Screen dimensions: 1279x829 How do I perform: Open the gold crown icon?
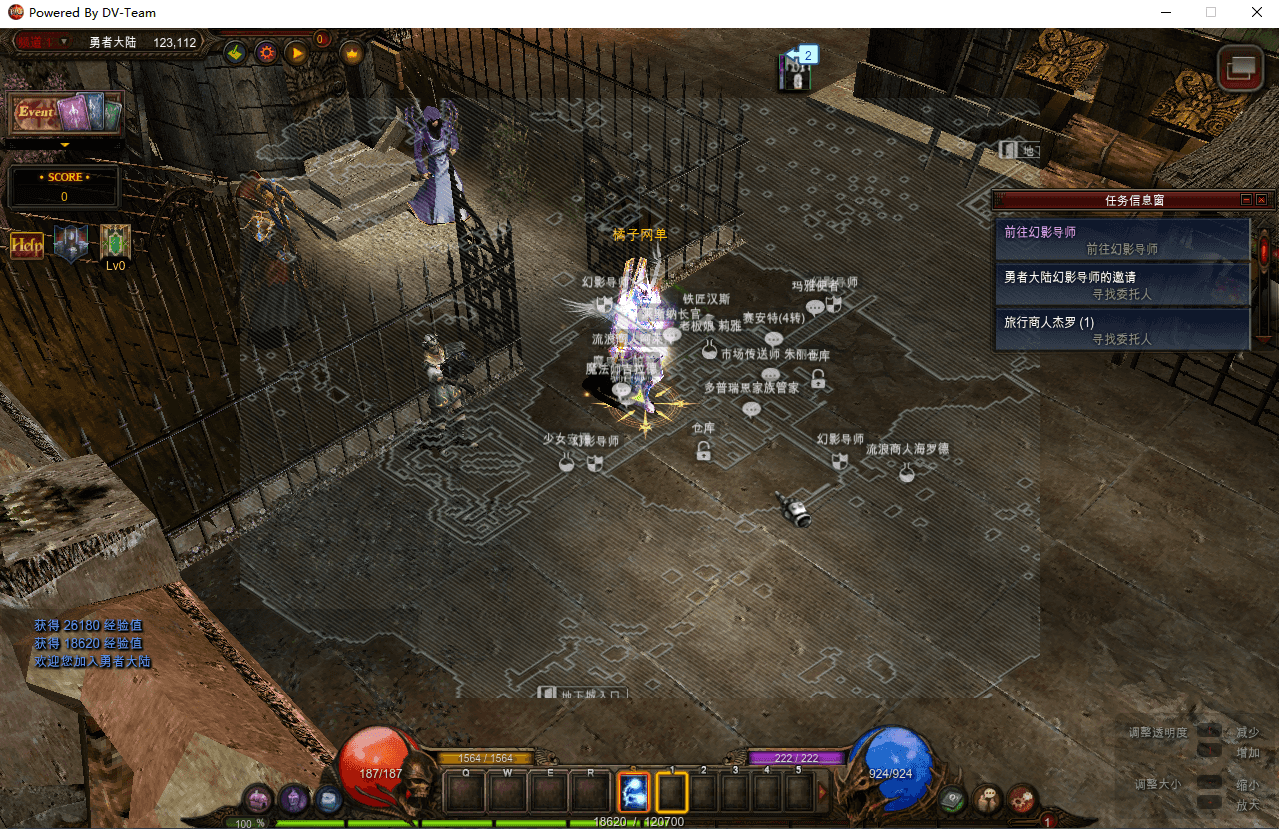click(352, 53)
